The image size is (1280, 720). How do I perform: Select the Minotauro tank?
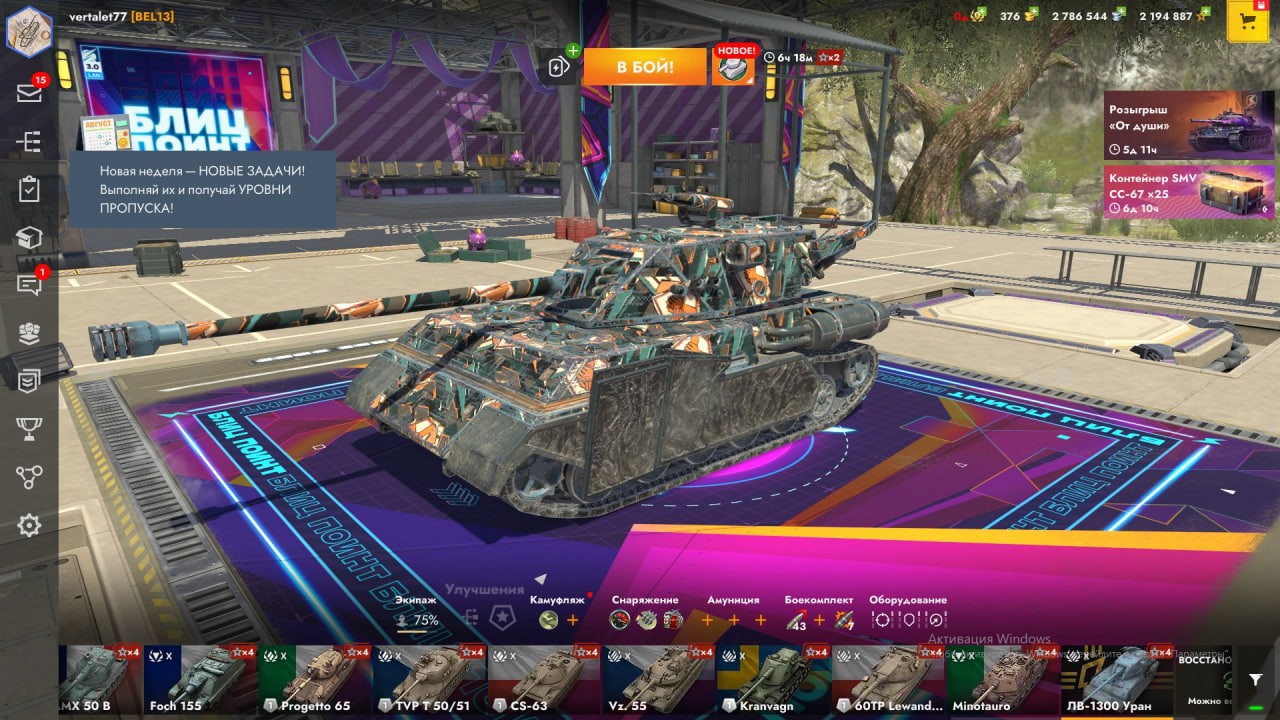(1003, 681)
